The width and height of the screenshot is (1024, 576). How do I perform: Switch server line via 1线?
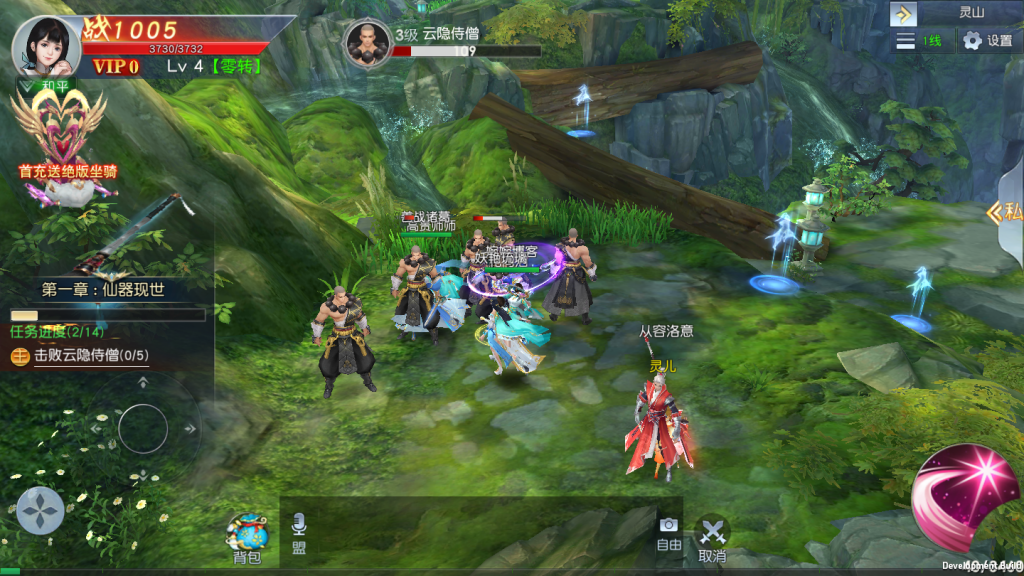(921, 41)
